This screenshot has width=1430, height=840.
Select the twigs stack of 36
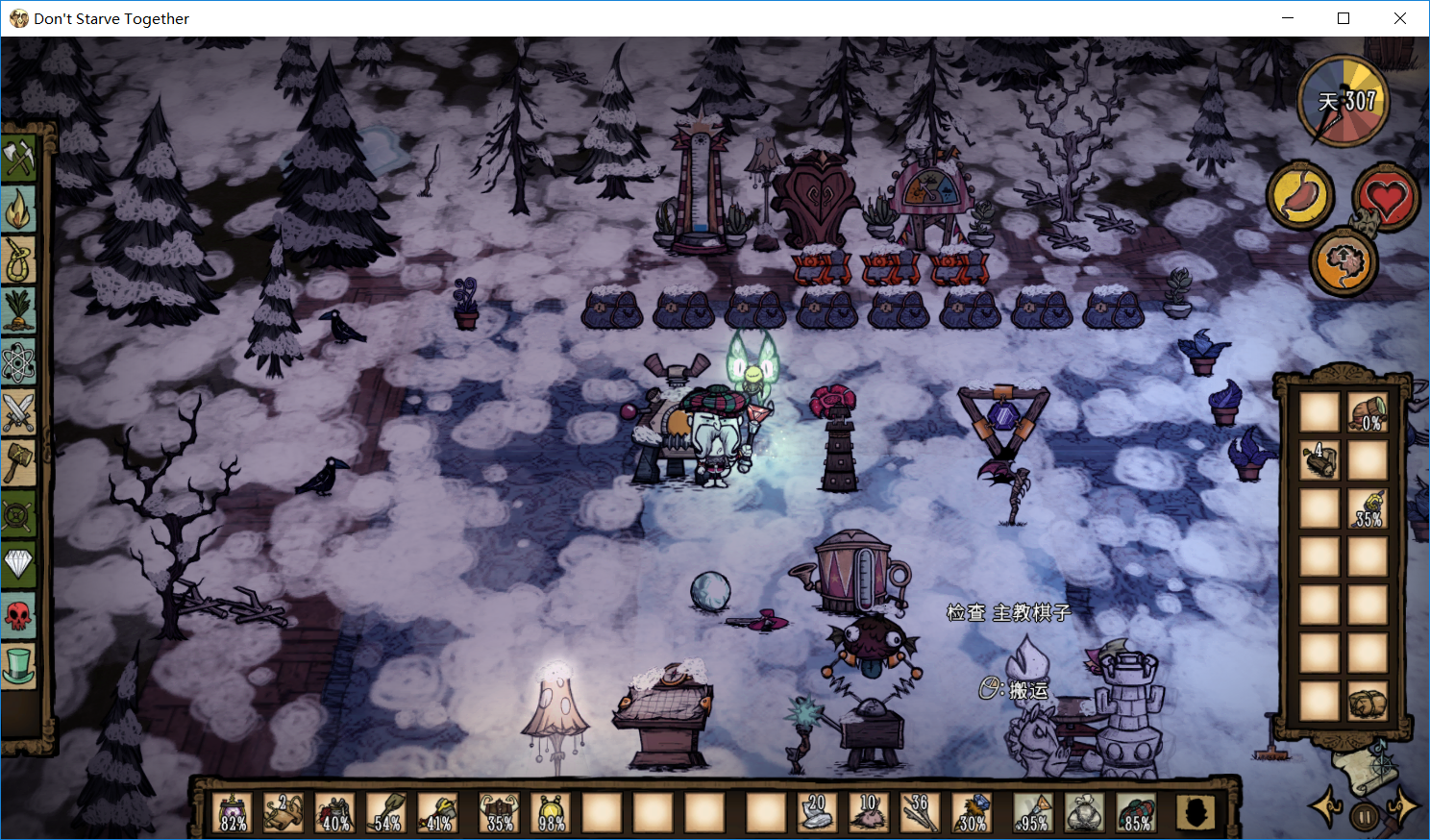point(920,813)
